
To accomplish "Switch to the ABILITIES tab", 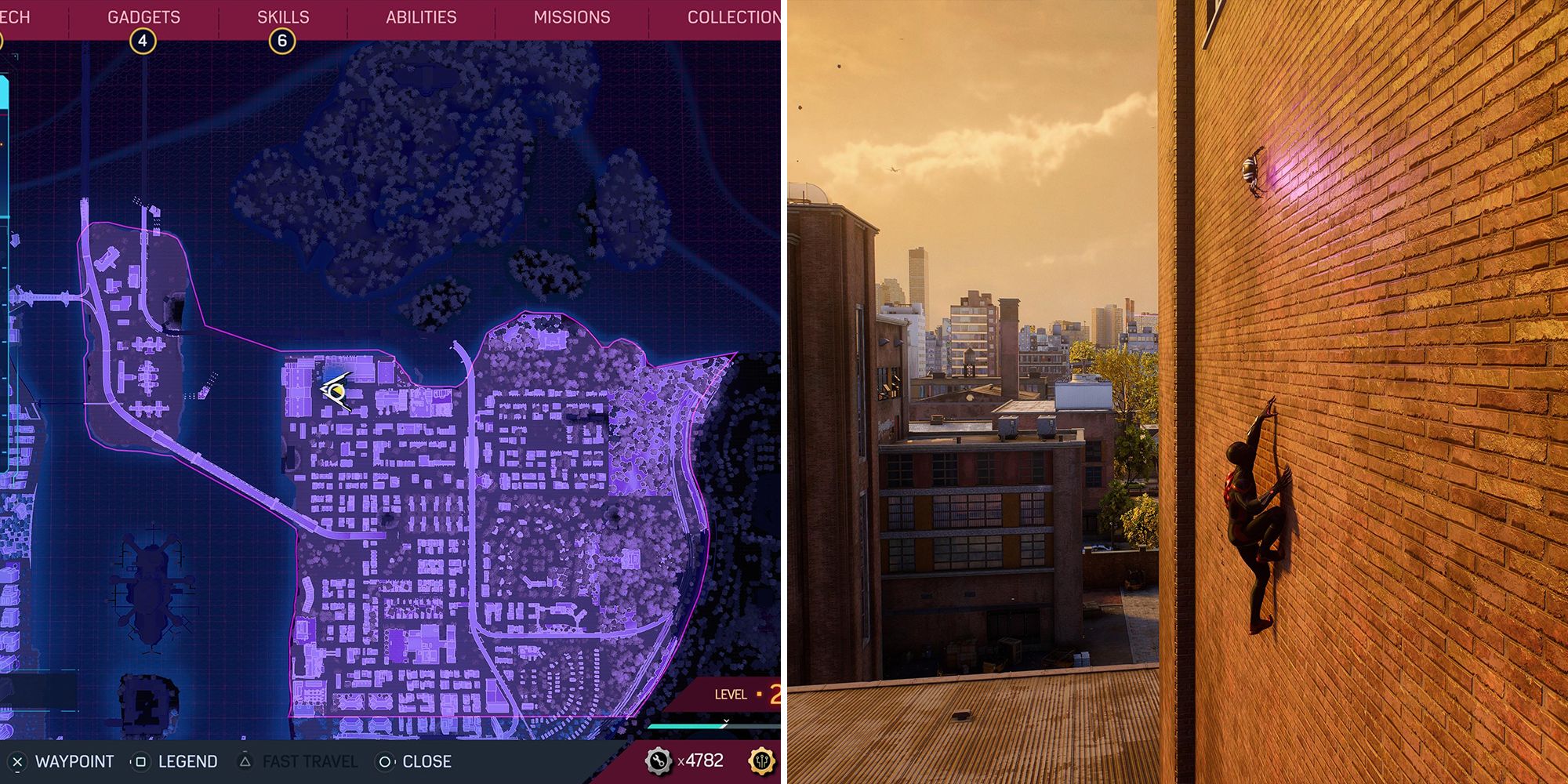I will tap(423, 16).
